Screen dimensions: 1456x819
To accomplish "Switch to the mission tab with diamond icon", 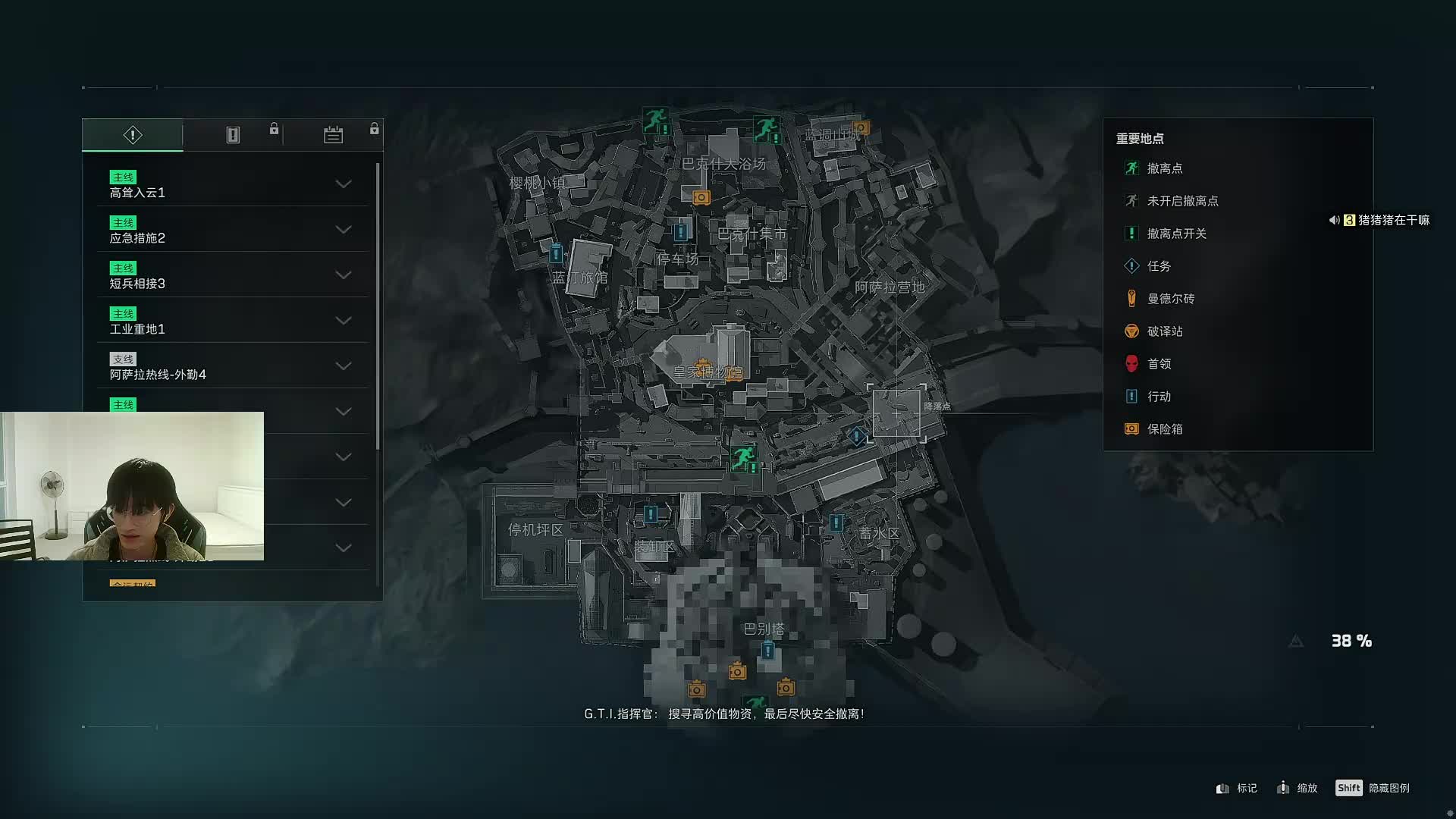I will [133, 135].
